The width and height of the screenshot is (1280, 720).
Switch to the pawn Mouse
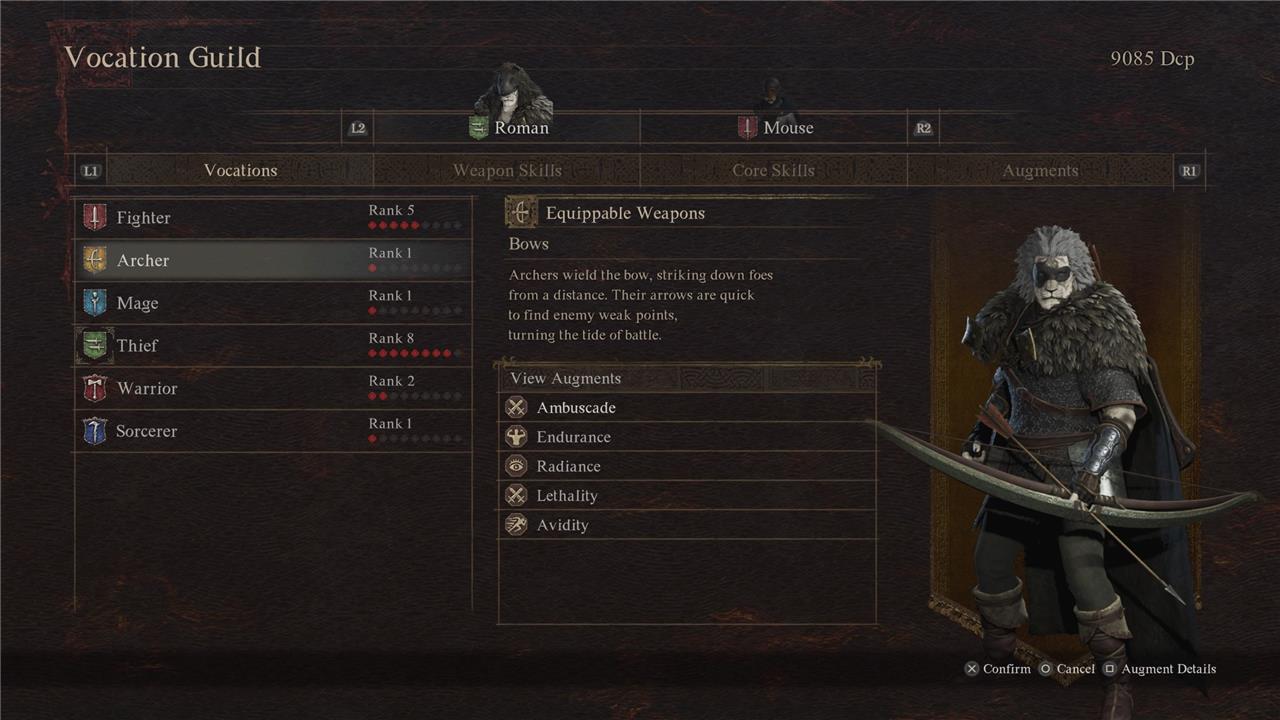[776, 128]
